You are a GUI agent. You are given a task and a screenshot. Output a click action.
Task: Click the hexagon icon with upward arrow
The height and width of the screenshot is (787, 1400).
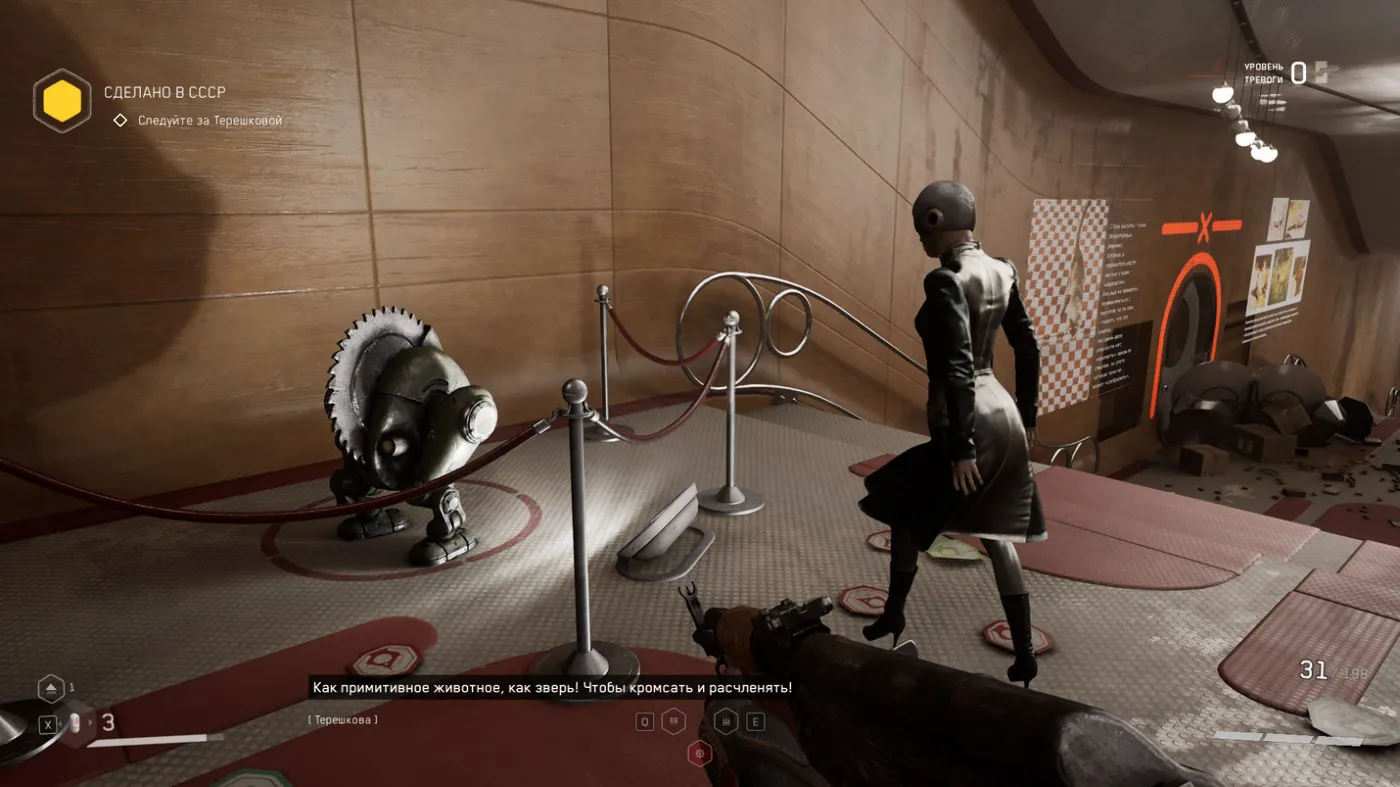(51, 689)
